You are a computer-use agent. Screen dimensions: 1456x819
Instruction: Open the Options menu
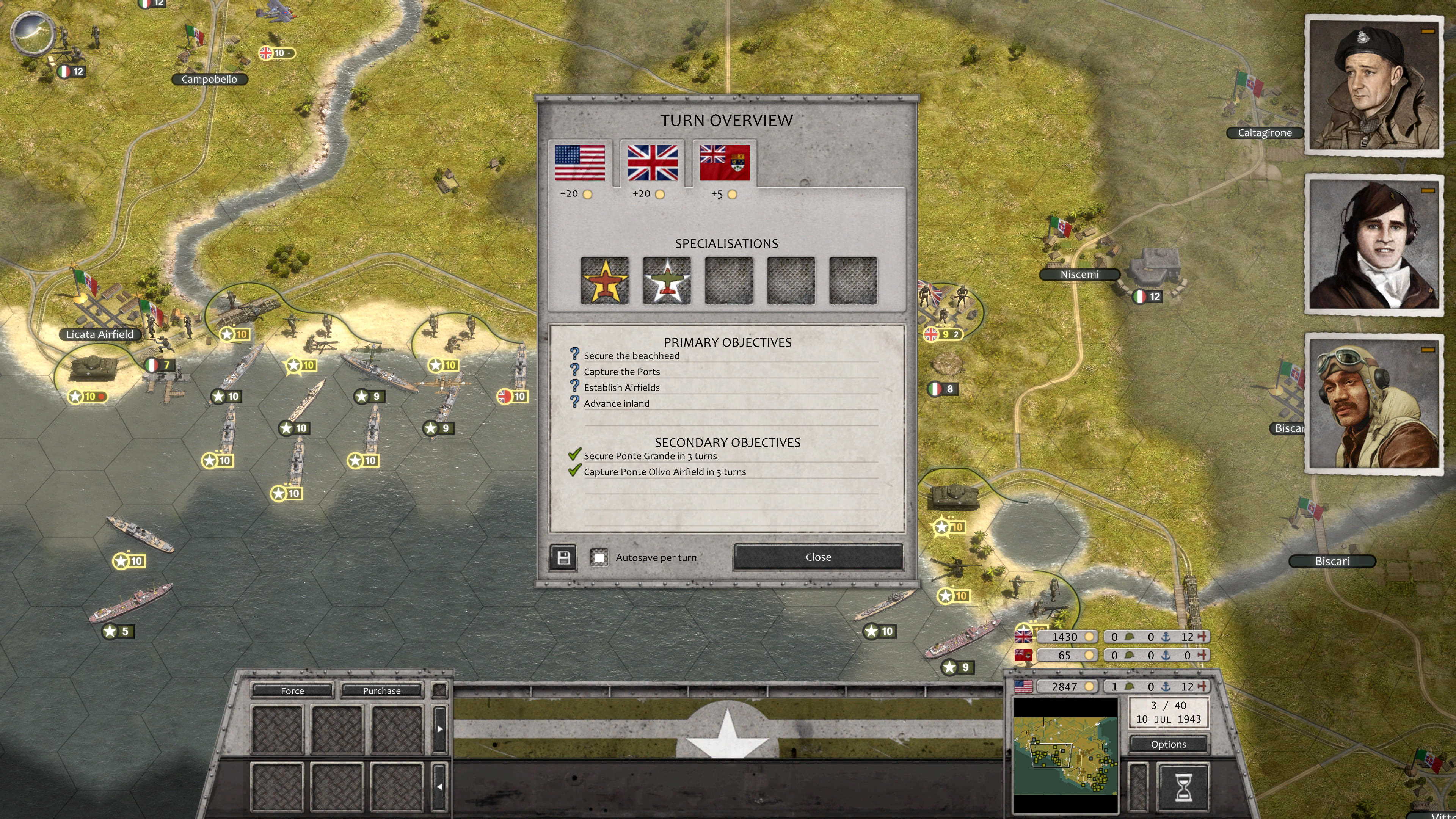[x=1168, y=744]
